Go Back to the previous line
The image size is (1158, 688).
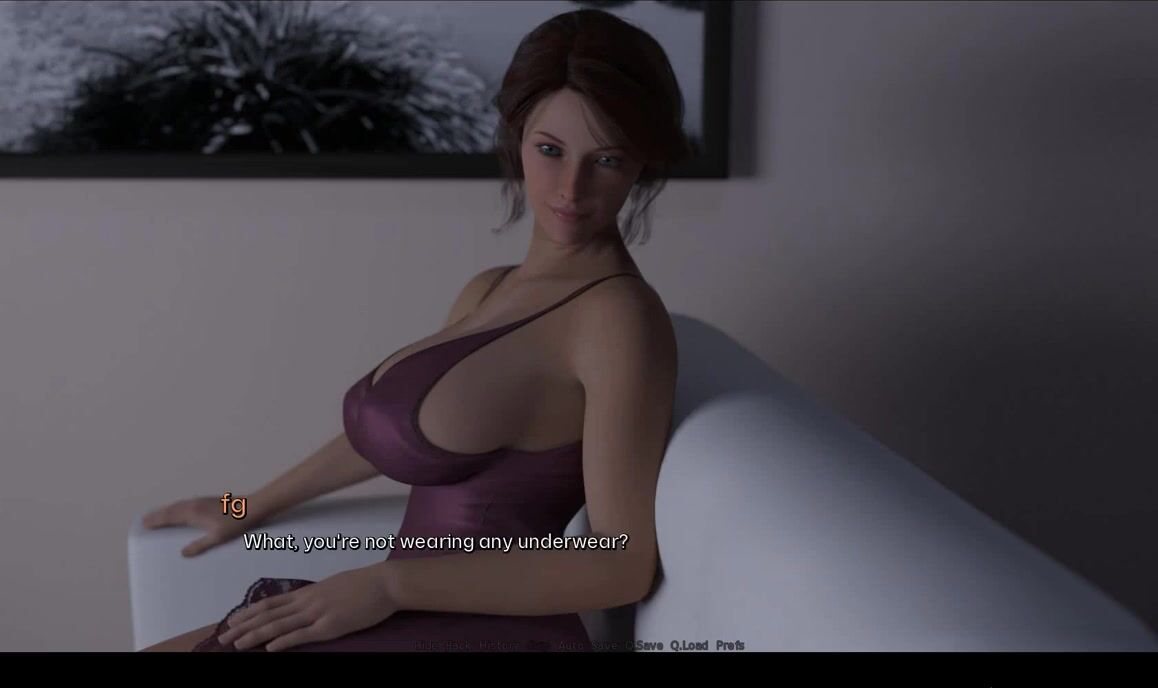click(x=457, y=646)
